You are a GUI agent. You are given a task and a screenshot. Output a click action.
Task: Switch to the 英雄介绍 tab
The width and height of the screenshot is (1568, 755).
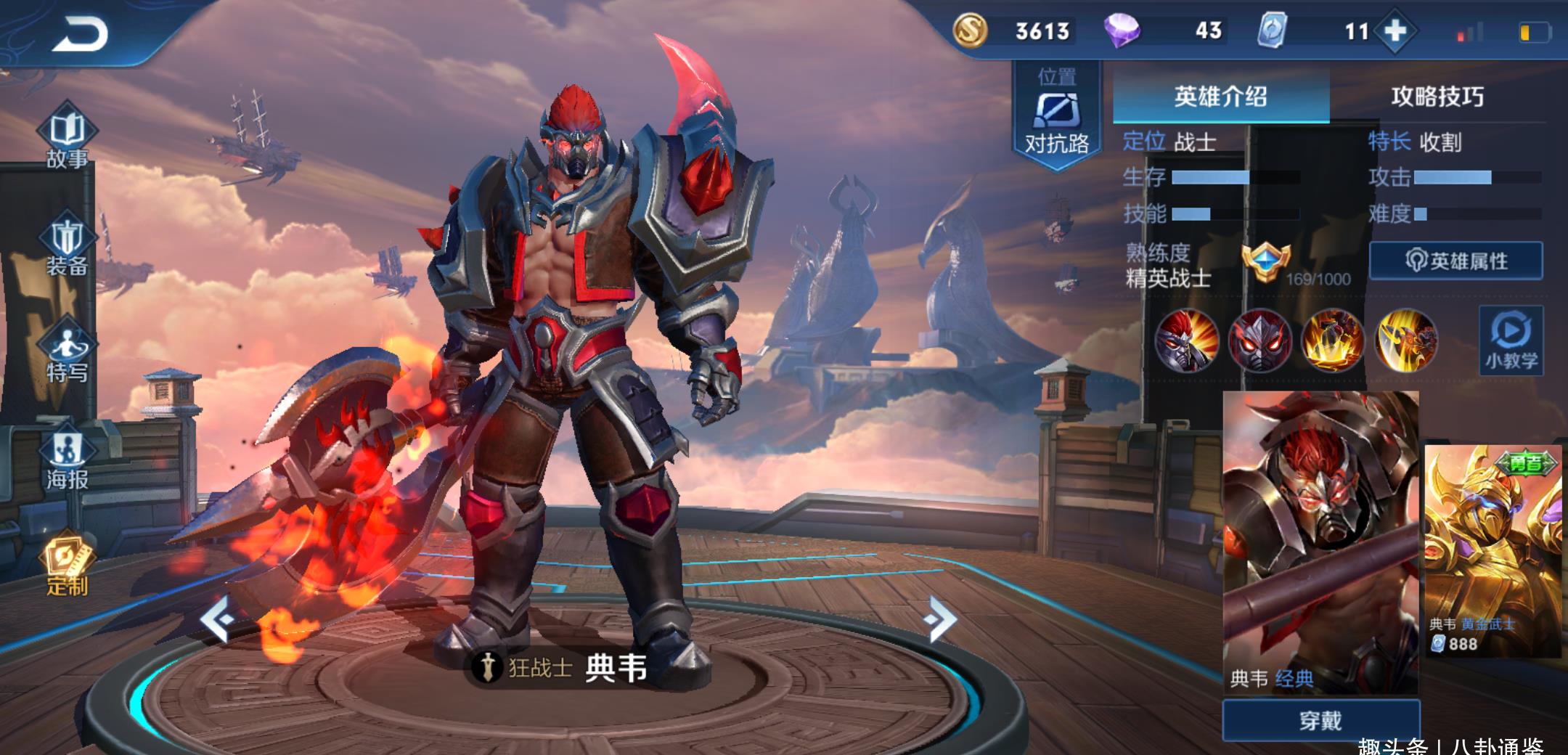pos(1220,97)
